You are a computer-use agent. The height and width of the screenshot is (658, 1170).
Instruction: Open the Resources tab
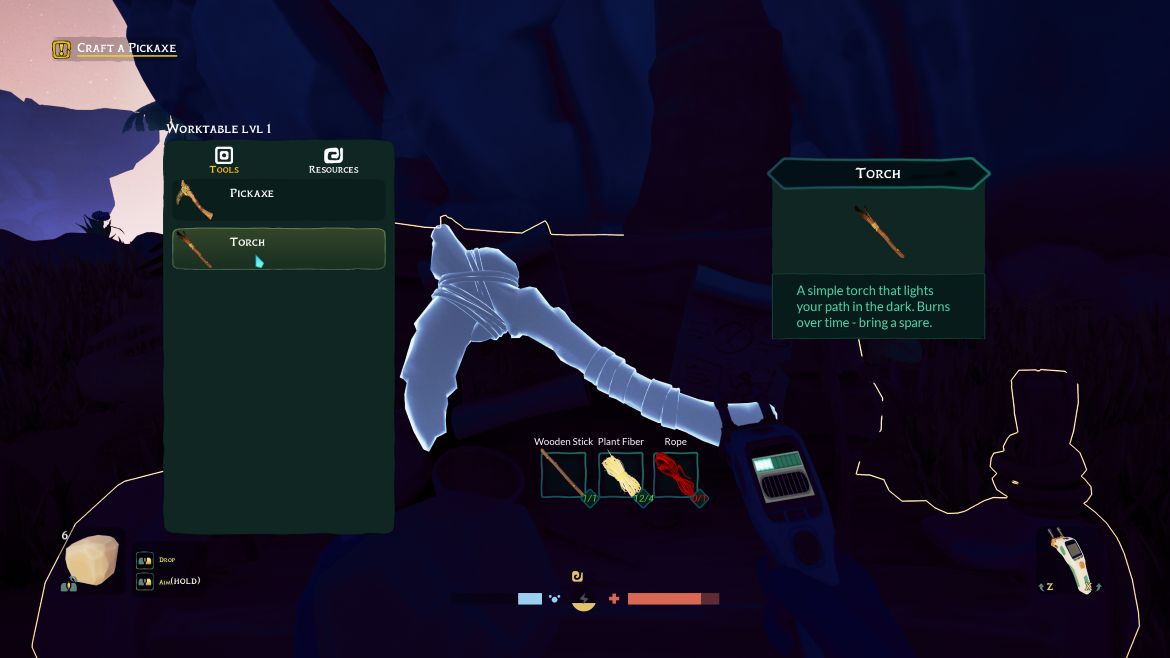[333, 159]
